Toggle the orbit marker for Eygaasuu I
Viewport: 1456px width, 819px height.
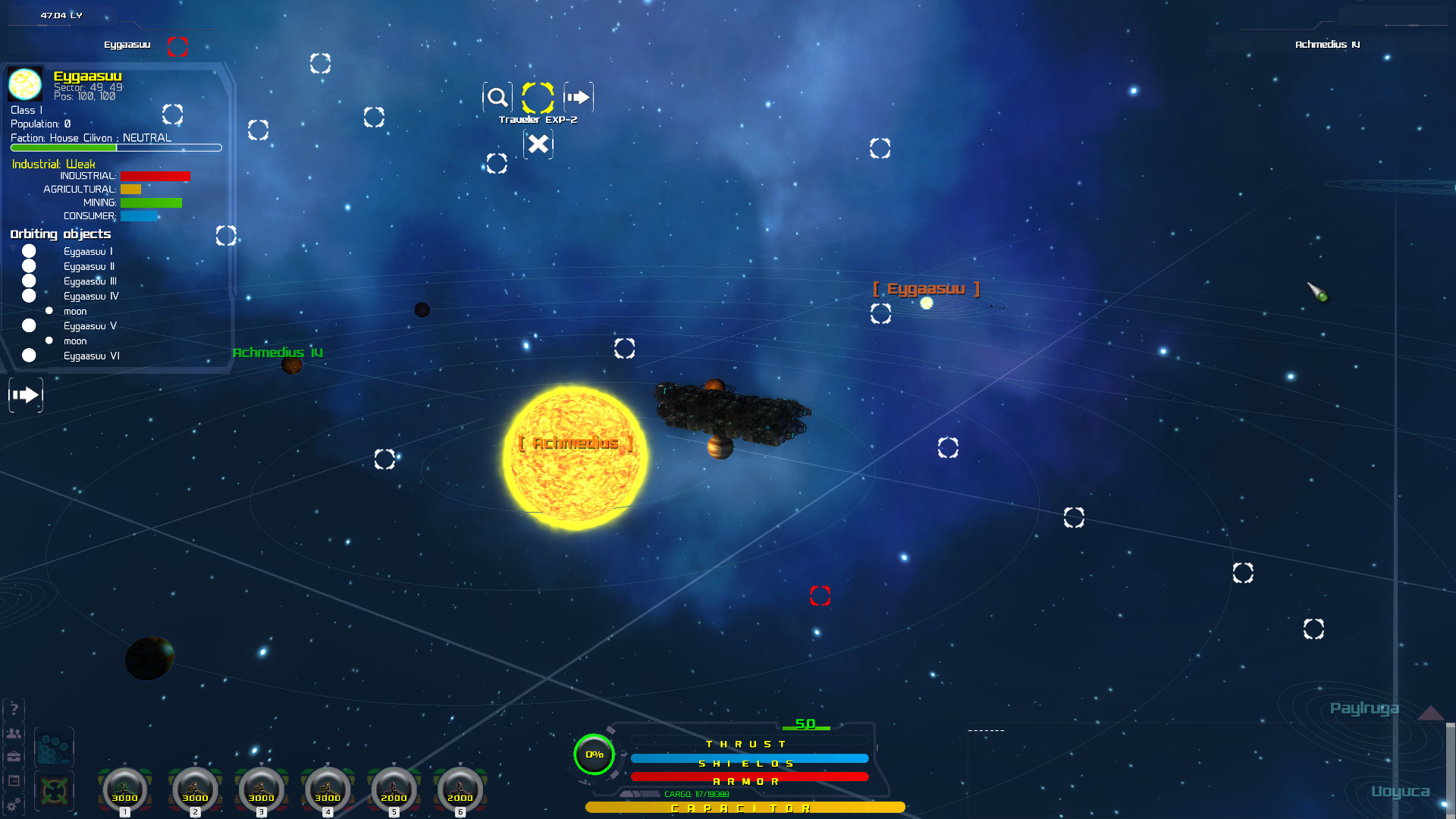click(x=29, y=251)
